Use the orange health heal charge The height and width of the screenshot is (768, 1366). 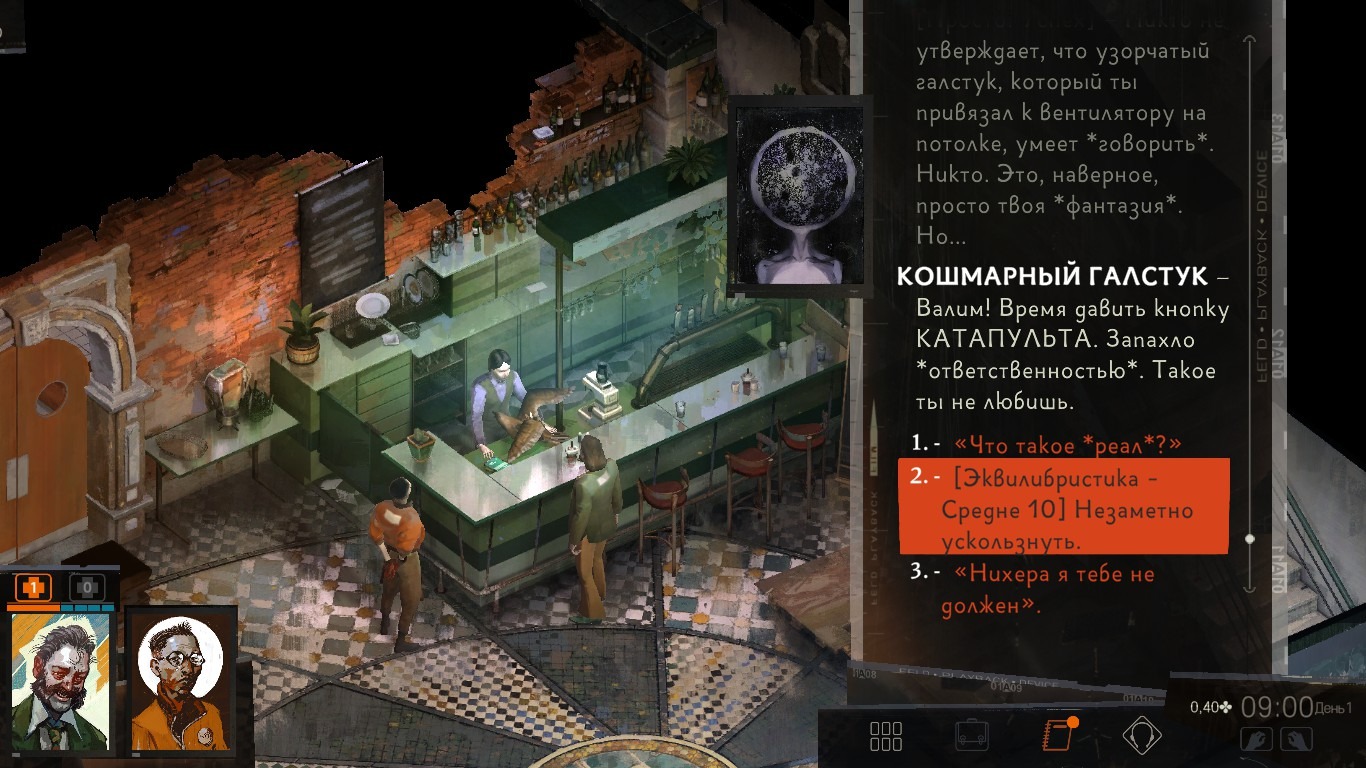(x=33, y=588)
